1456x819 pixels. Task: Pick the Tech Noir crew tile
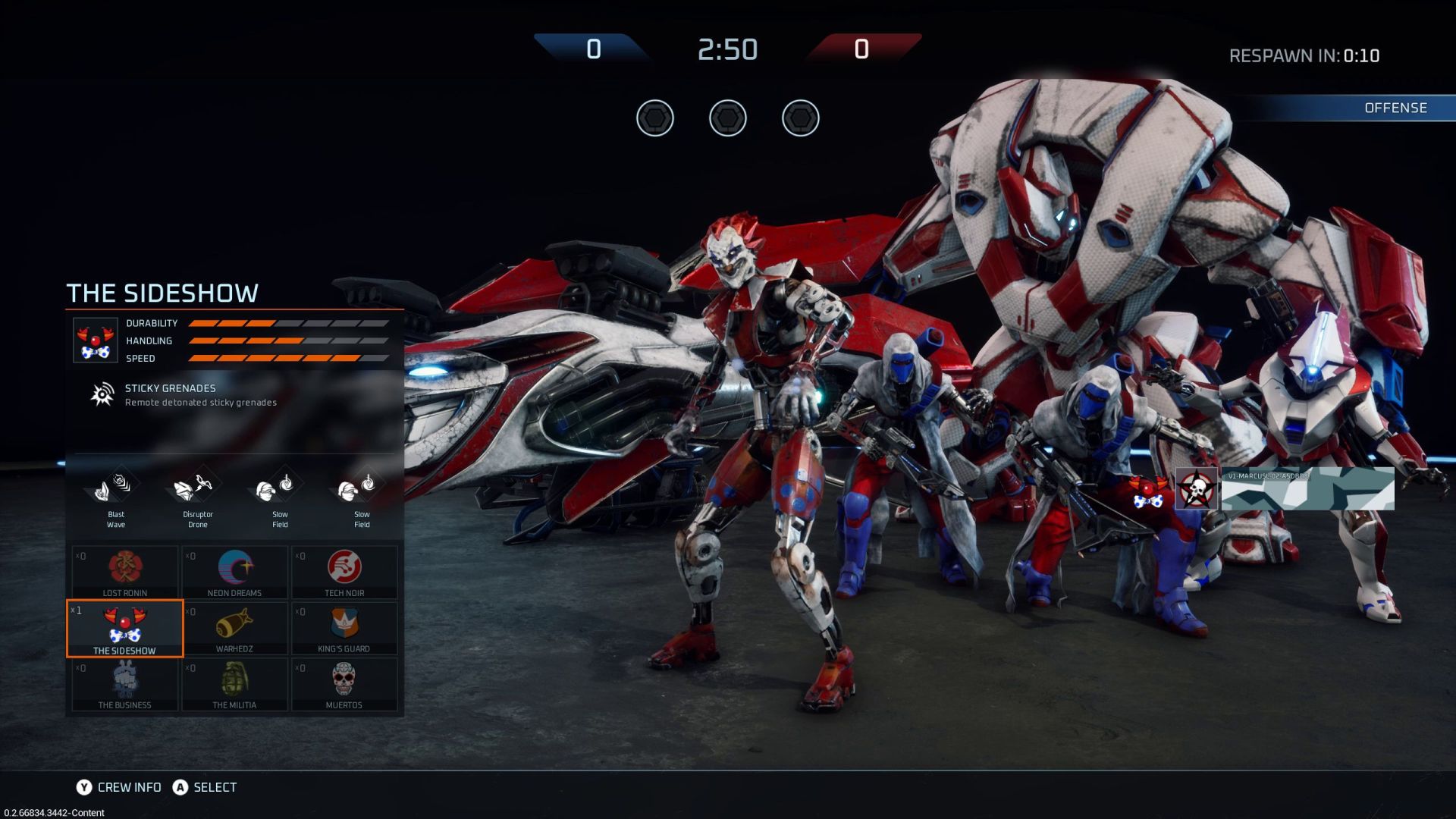tap(344, 572)
